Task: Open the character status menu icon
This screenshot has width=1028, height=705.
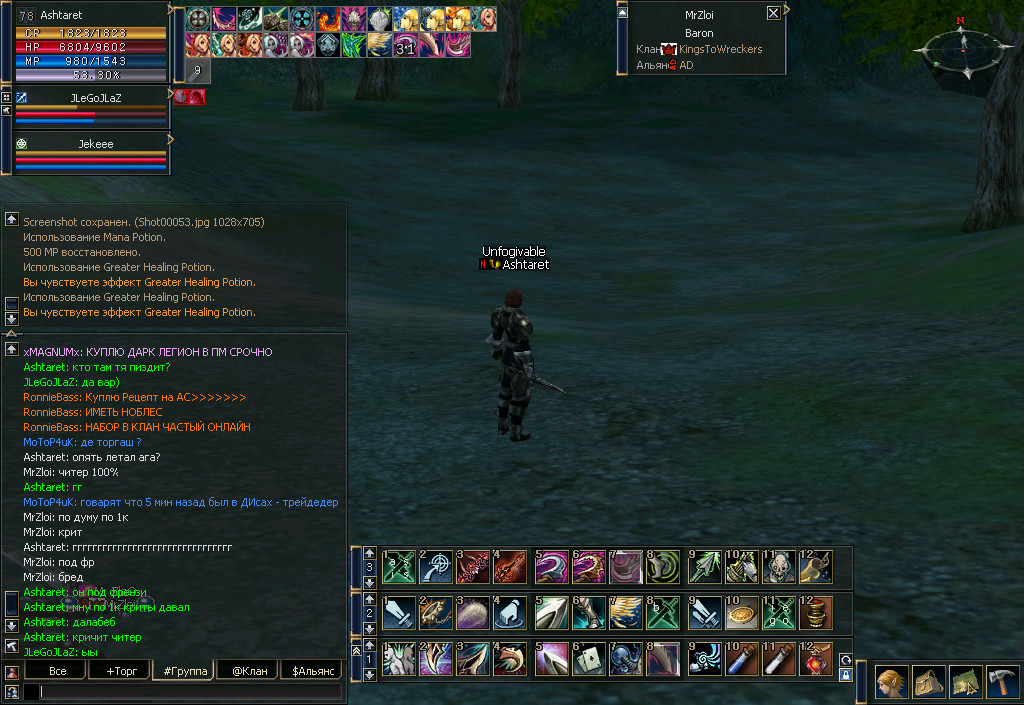Action: 892,681
